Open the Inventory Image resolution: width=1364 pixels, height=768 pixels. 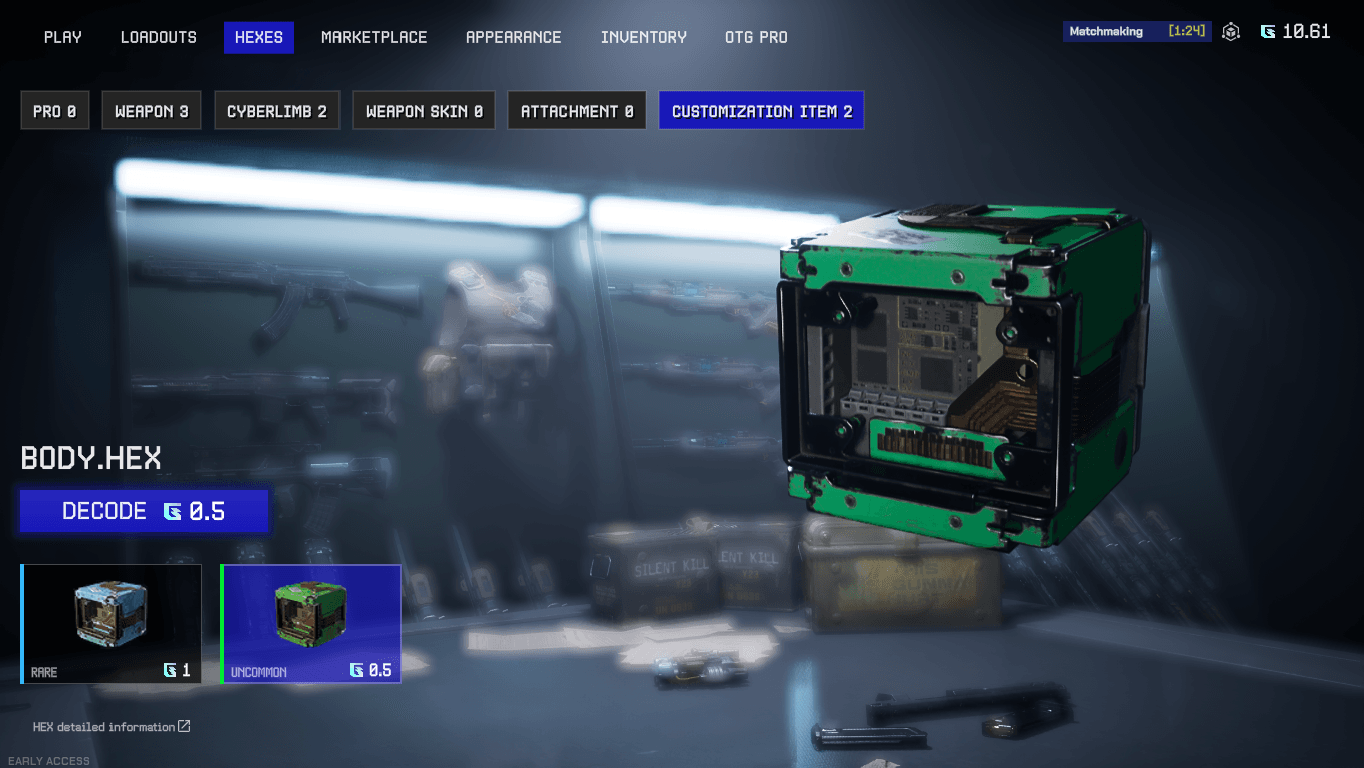[644, 37]
